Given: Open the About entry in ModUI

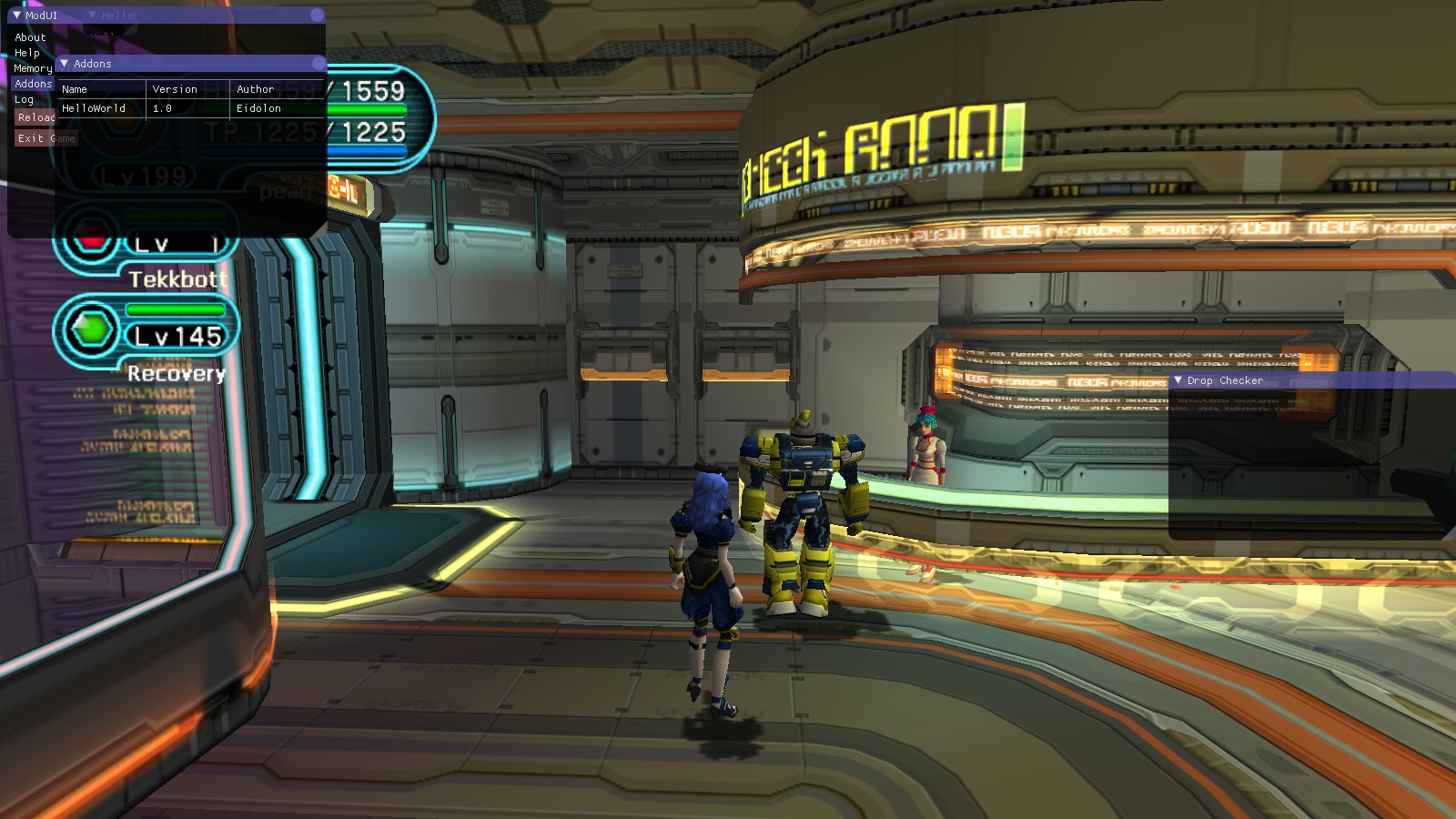Looking at the screenshot, I should (30, 37).
